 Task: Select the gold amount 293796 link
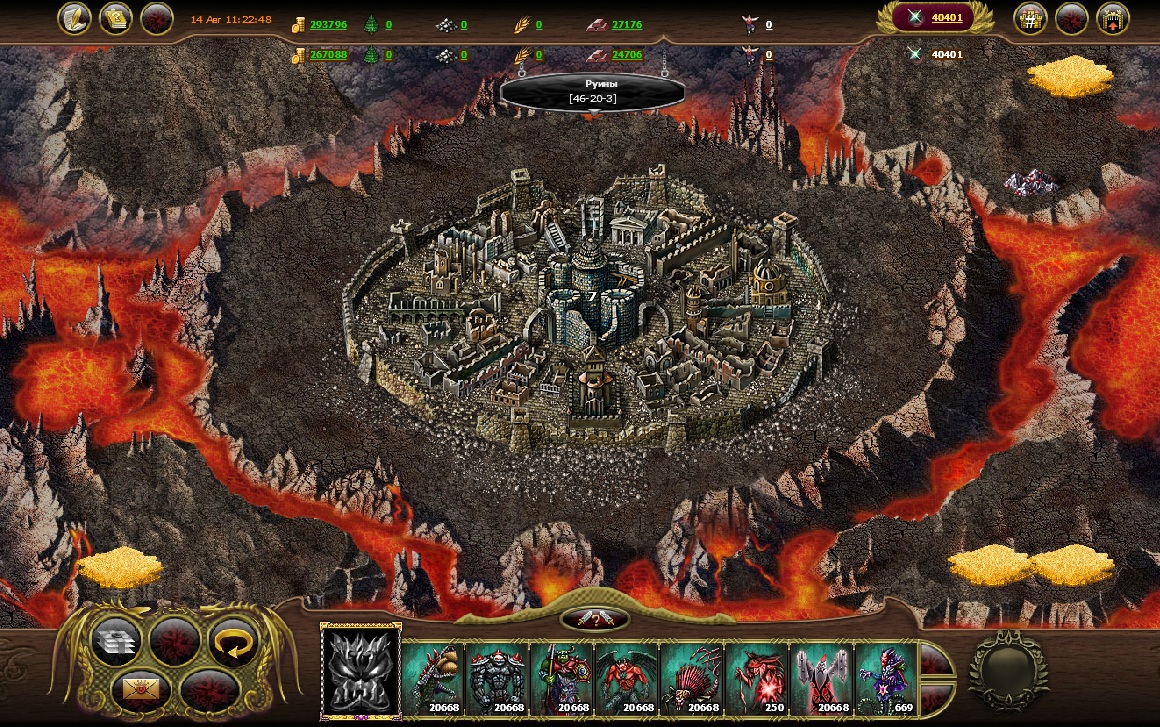tap(328, 25)
